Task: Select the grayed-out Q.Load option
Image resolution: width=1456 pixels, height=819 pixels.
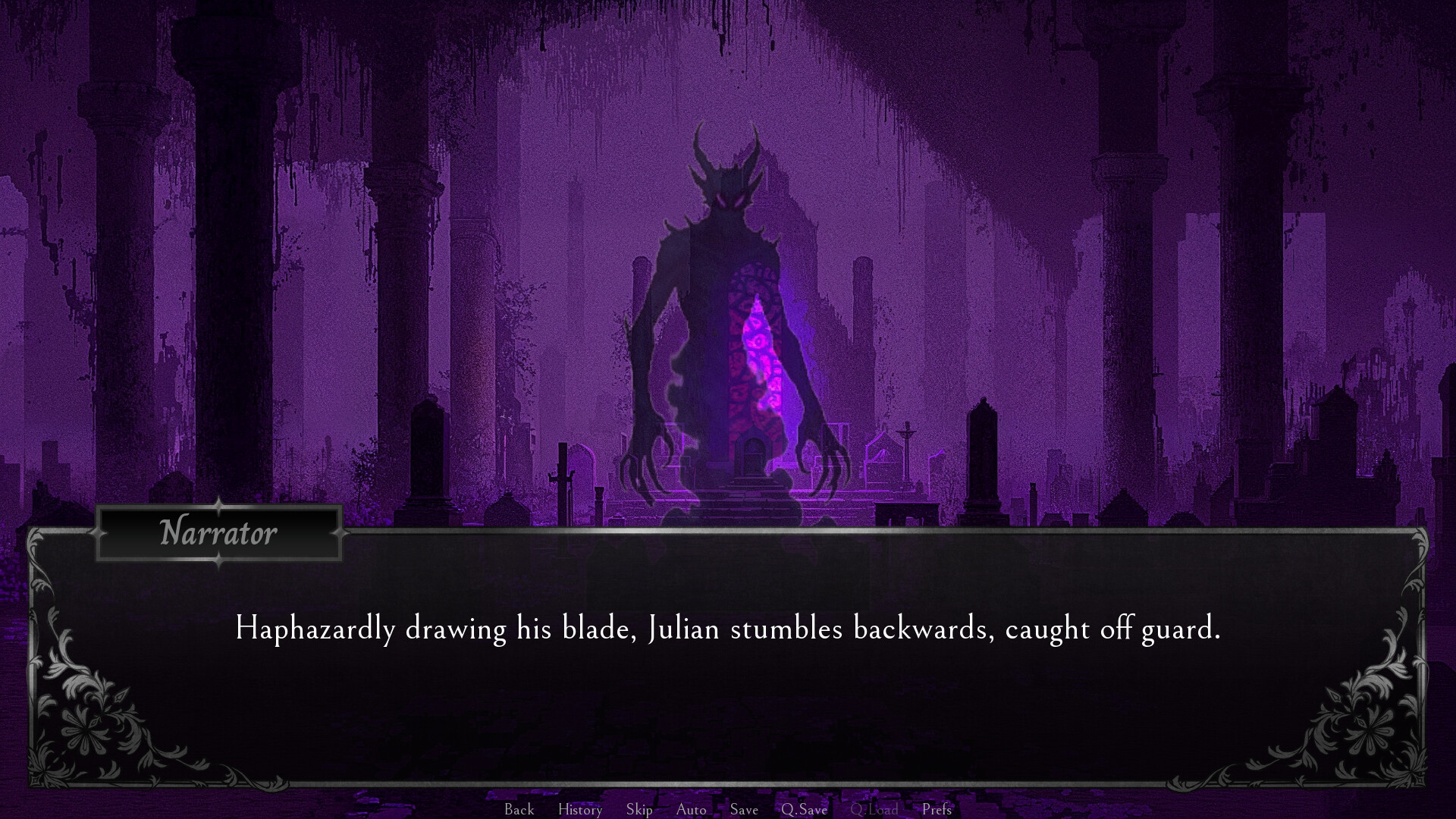Action: tap(876, 809)
